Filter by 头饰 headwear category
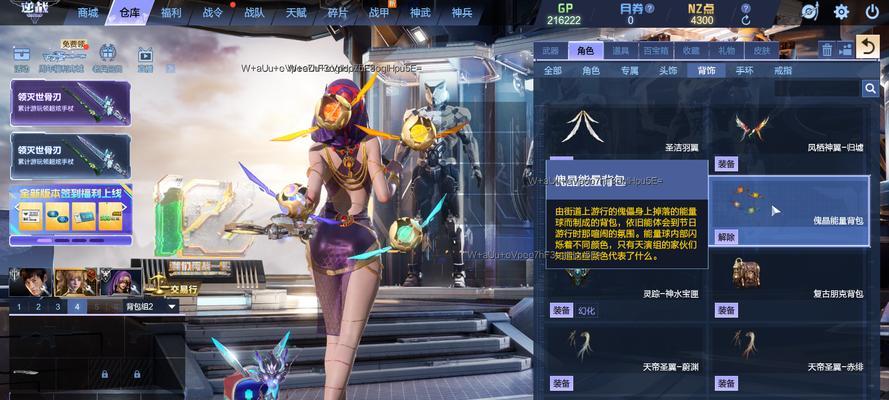Screen dimensions: 889x400 tap(668, 71)
